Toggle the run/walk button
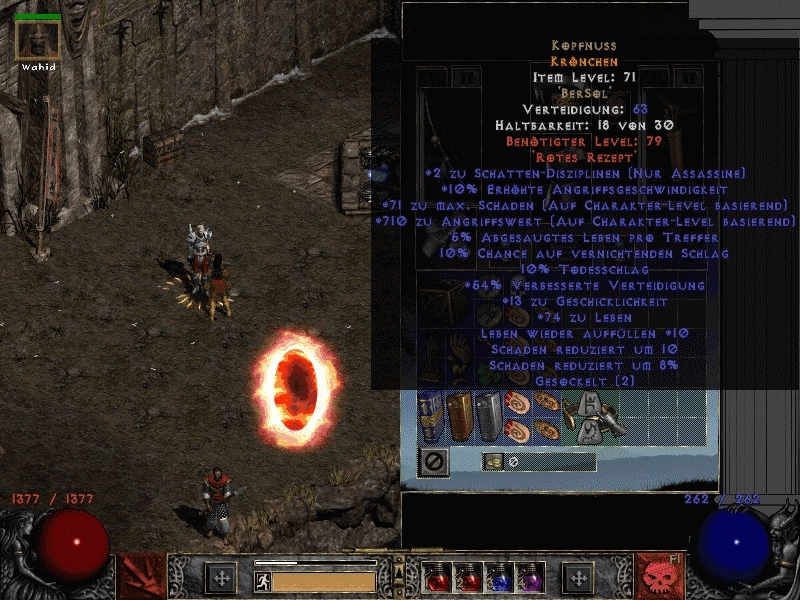 (261, 579)
